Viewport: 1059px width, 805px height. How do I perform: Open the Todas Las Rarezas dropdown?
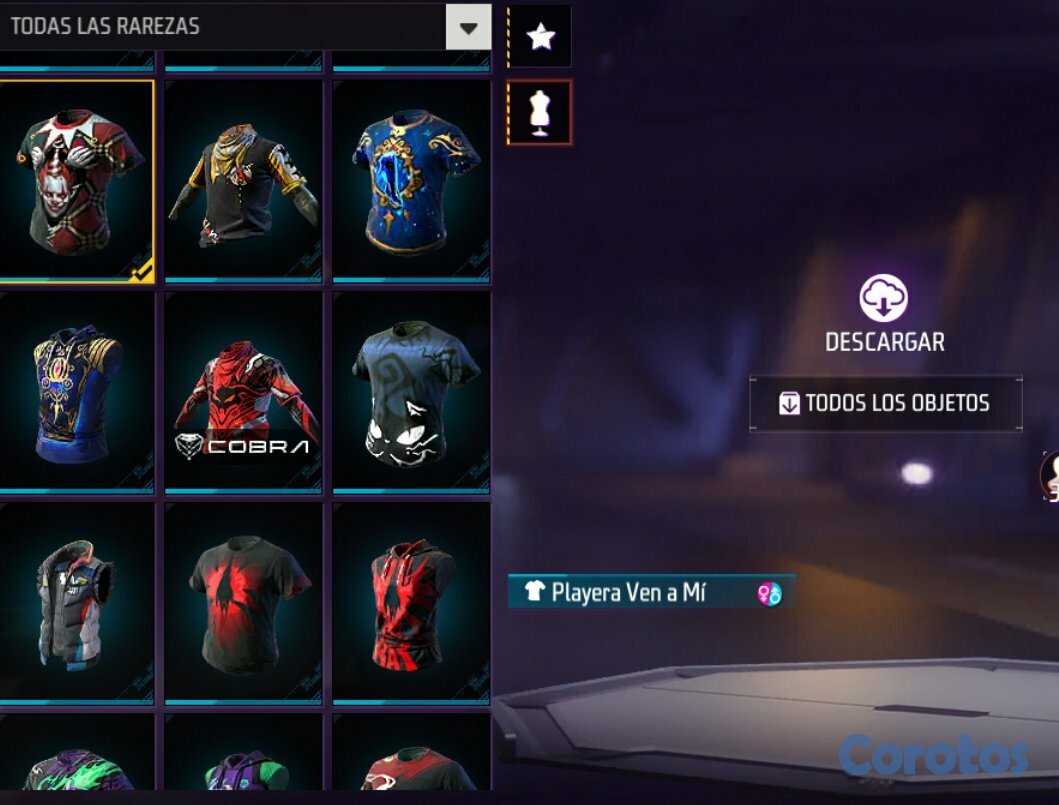click(x=468, y=27)
